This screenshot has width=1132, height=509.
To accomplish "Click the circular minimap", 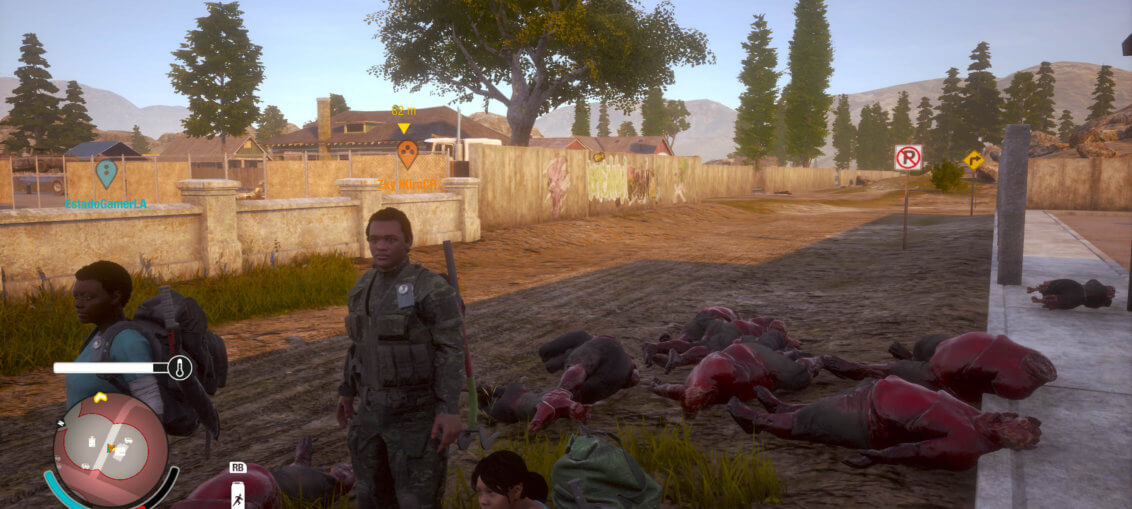I will click(x=110, y=449).
